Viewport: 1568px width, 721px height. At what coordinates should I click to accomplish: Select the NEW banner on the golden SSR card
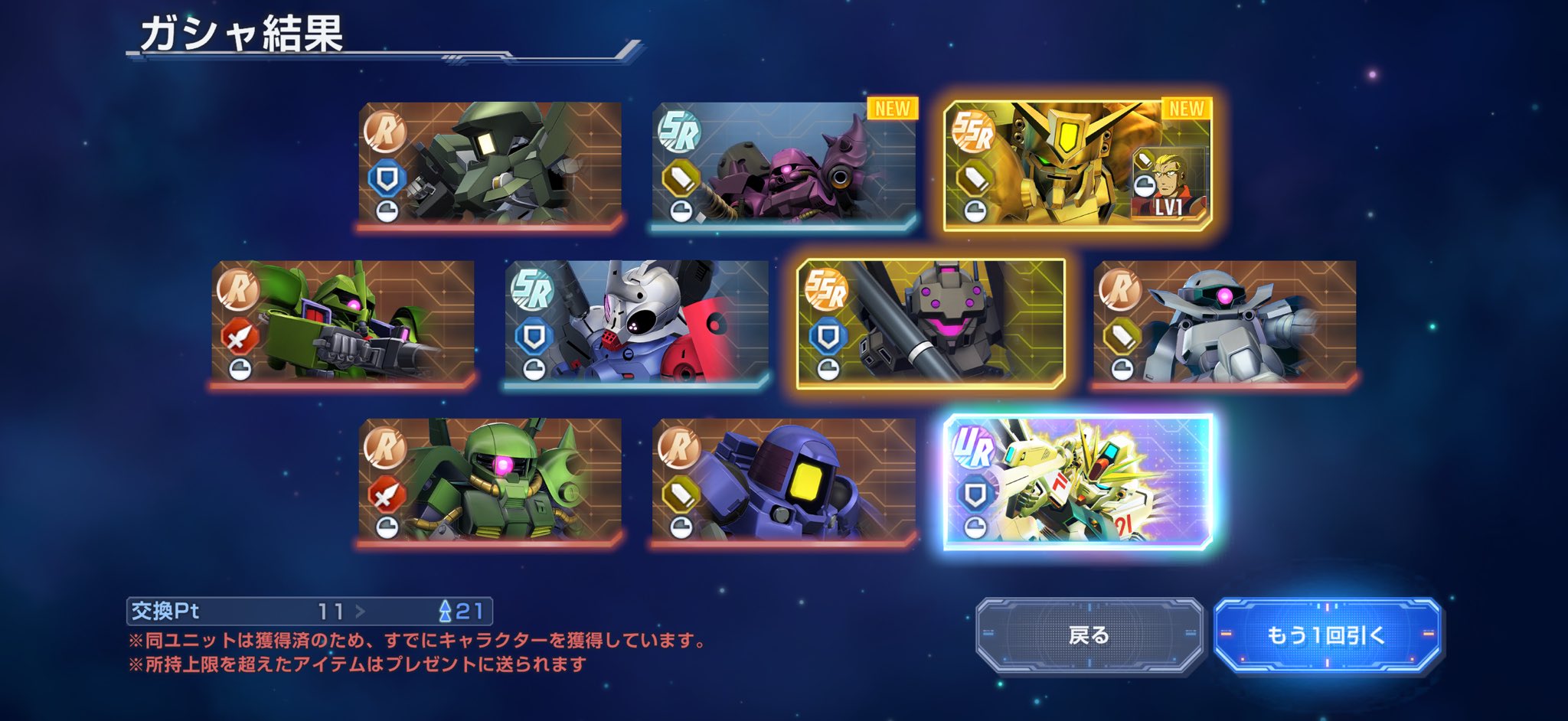pos(1187,109)
